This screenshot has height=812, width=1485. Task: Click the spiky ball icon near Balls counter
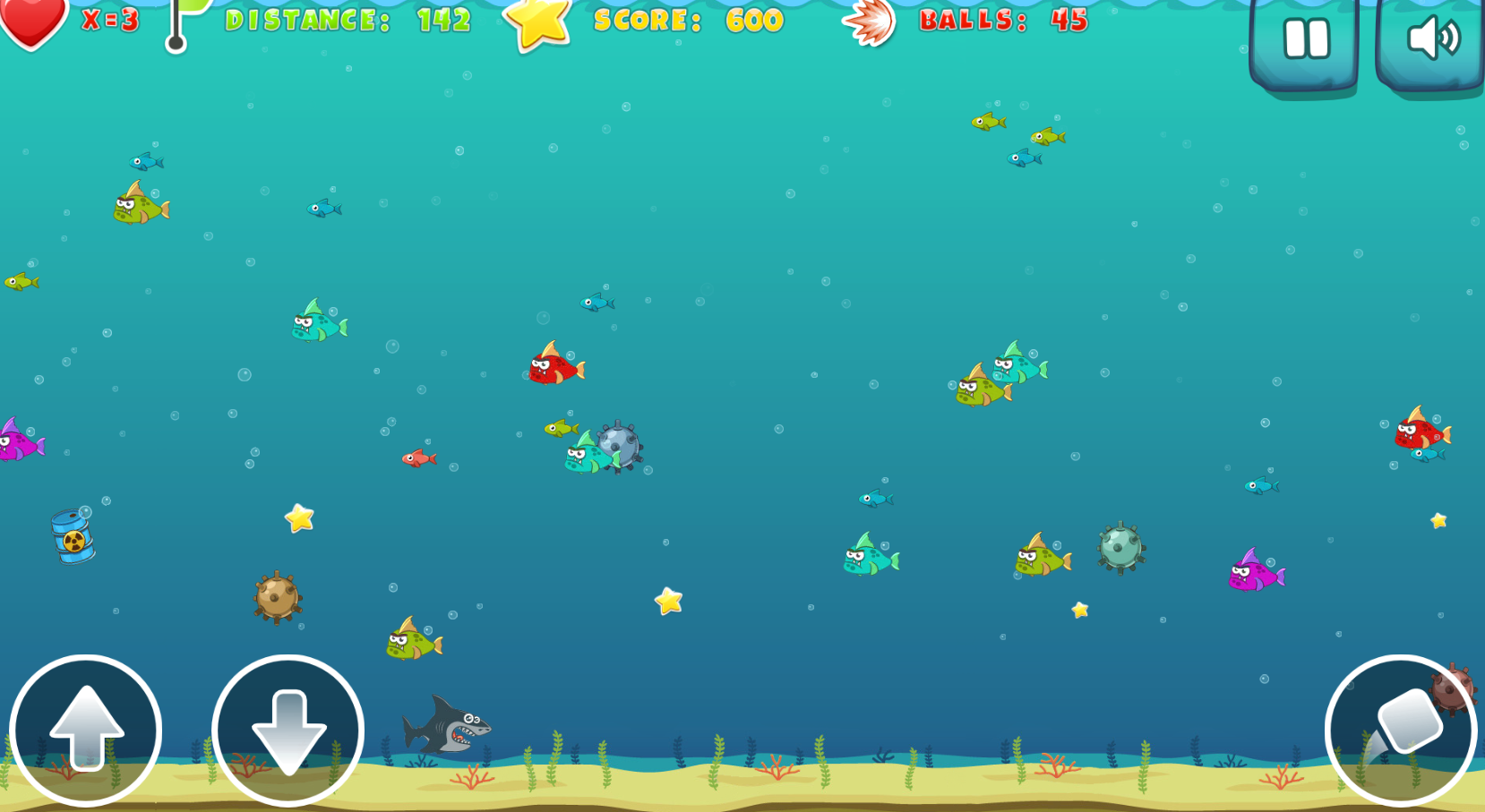click(x=871, y=22)
